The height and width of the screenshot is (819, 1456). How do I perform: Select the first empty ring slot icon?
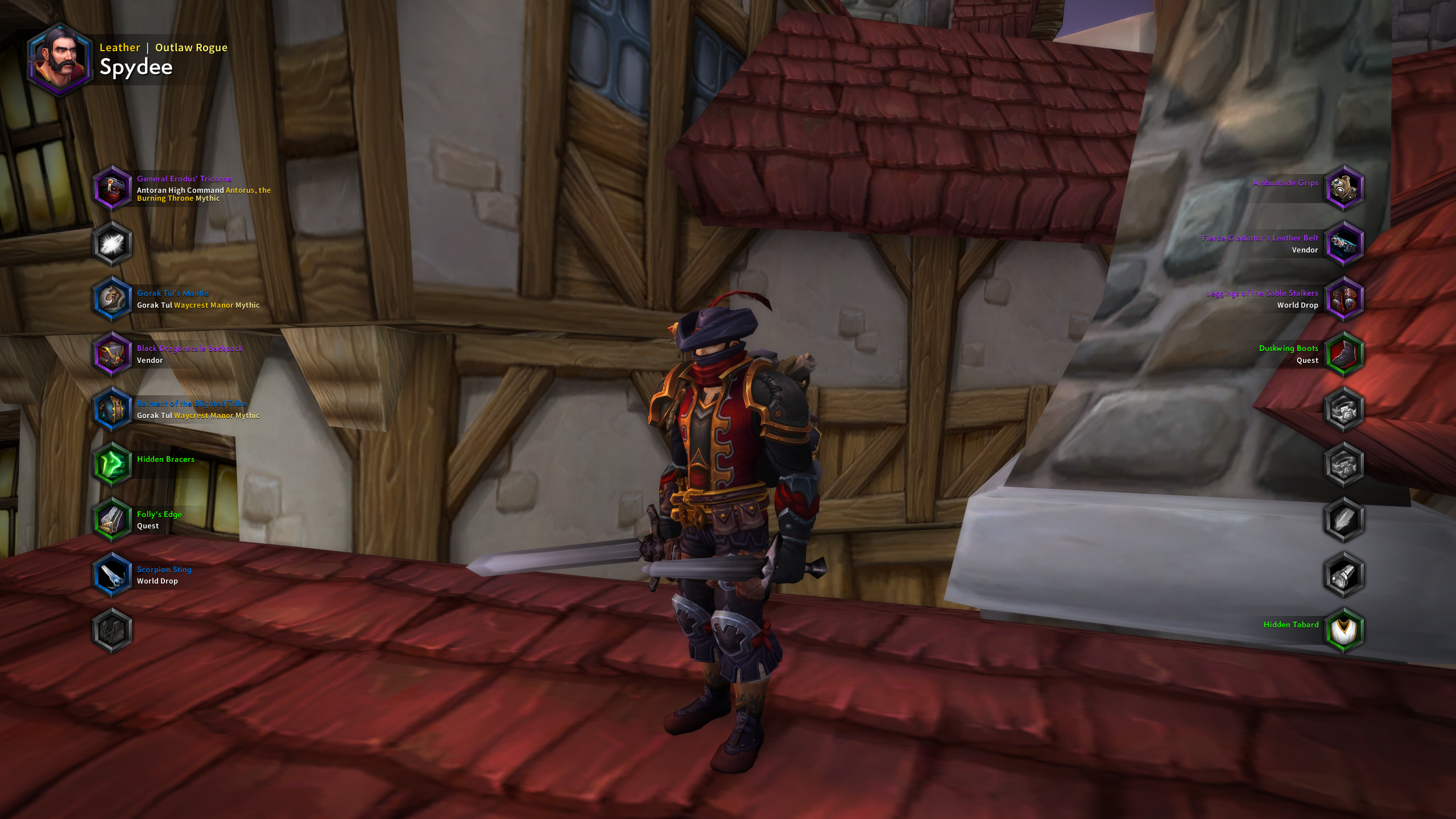1345,409
